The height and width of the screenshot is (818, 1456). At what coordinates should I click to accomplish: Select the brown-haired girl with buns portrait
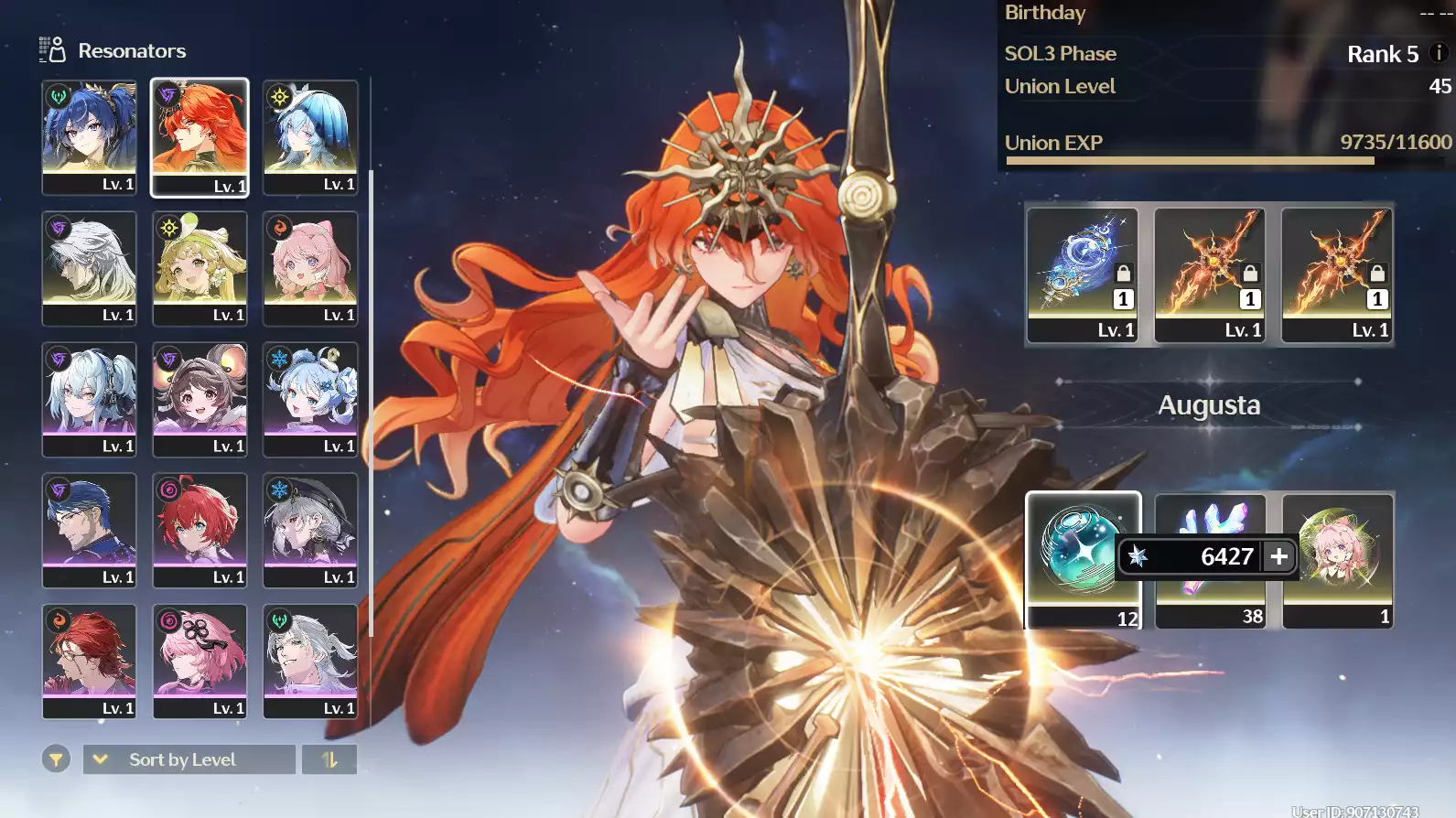pos(200,399)
